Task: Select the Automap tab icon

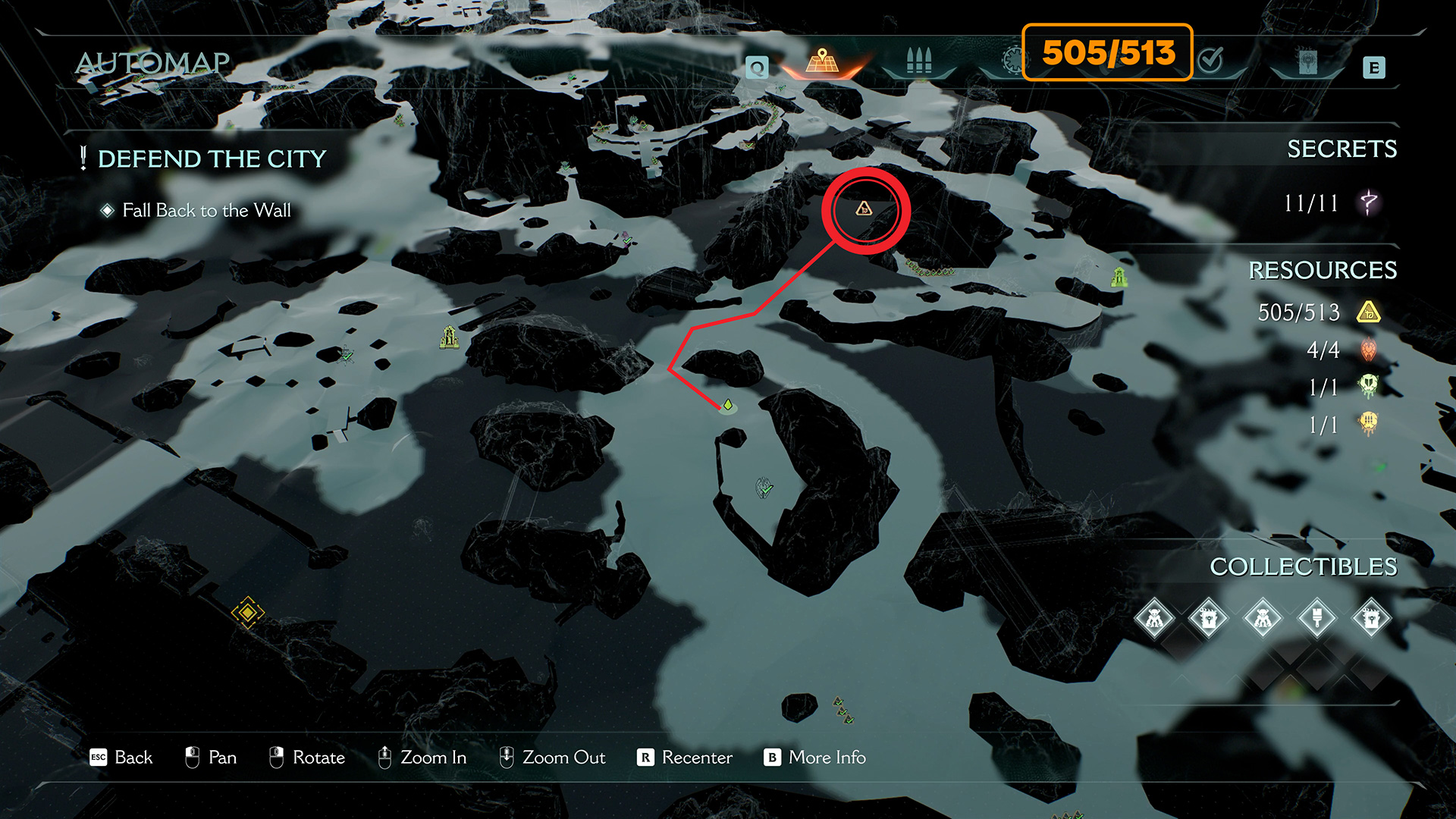Action: click(x=822, y=61)
